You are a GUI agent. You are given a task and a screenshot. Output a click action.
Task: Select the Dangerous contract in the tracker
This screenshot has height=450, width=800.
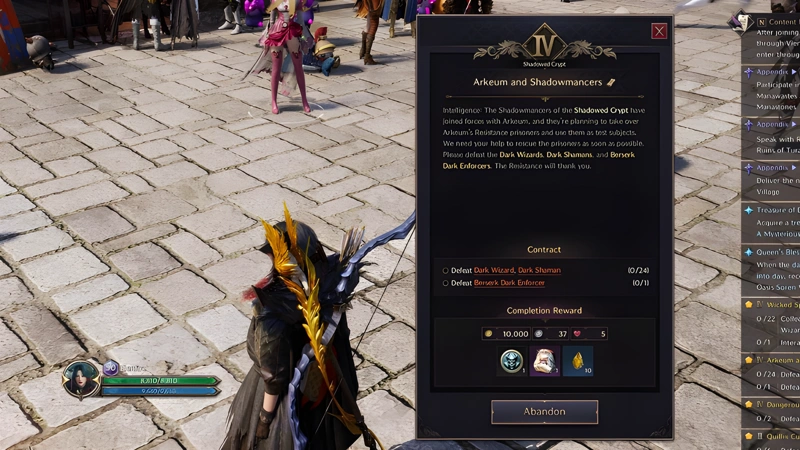776,404
